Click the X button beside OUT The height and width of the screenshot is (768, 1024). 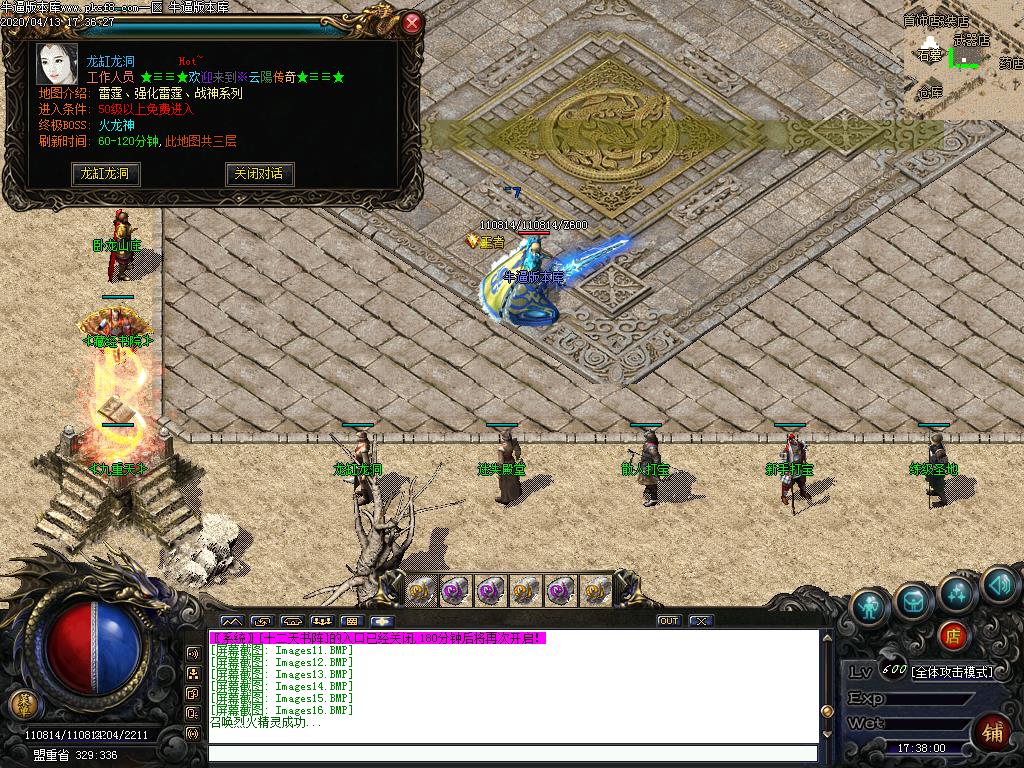[x=702, y=621]
